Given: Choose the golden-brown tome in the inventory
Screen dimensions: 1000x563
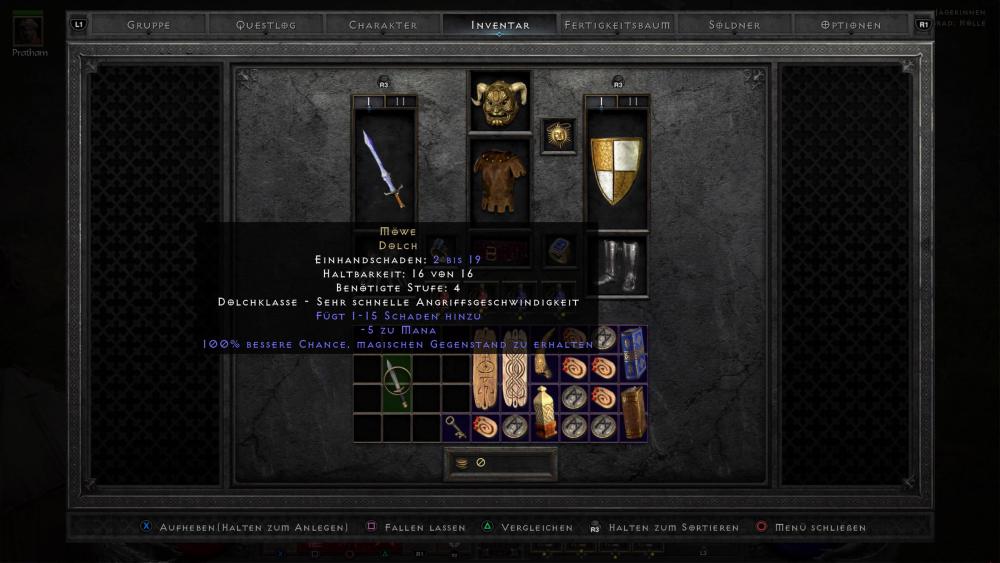Looking at the screenshot, I should tap(633, 412).
